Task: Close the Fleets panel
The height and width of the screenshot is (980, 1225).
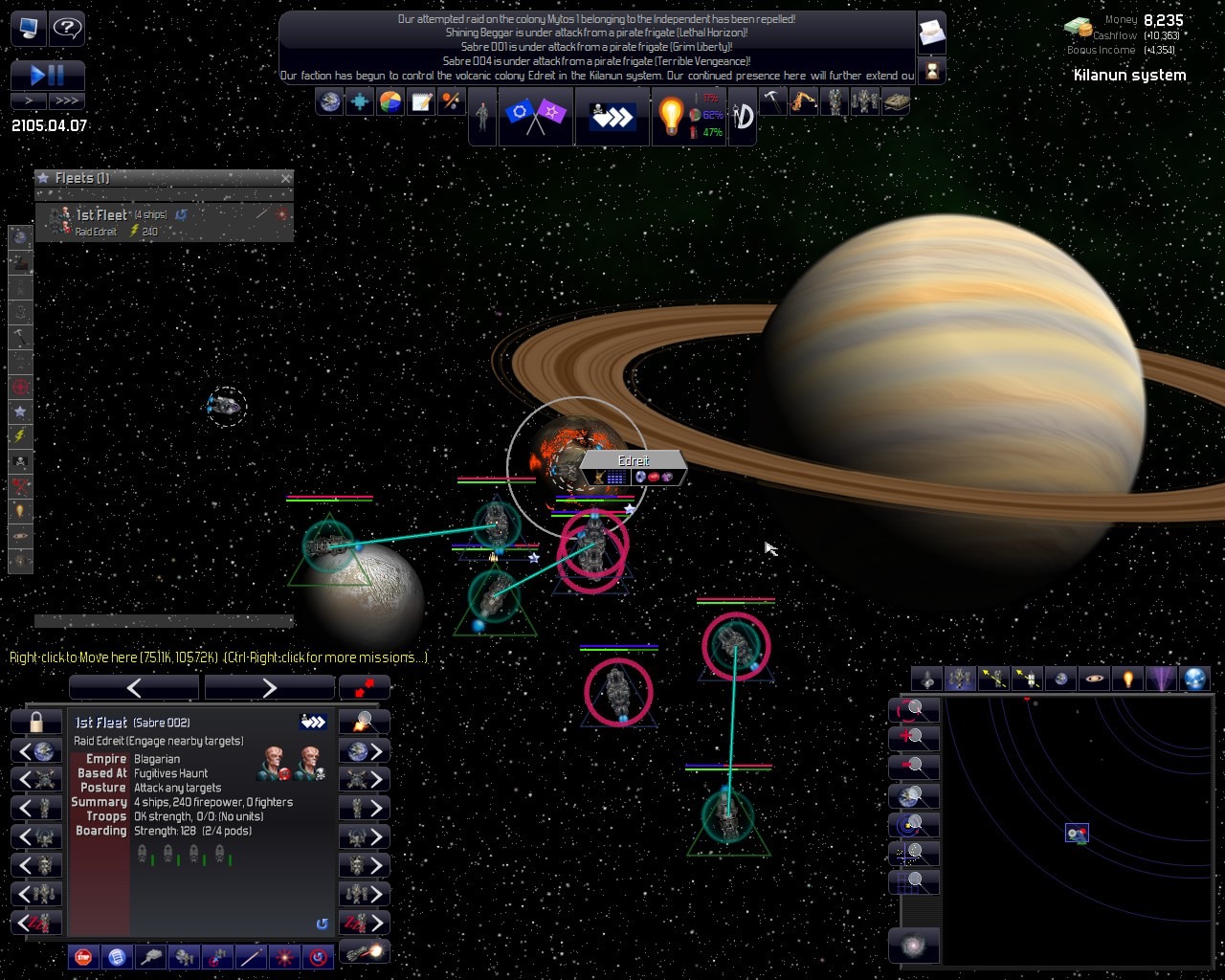Action: tap(286, 178)
